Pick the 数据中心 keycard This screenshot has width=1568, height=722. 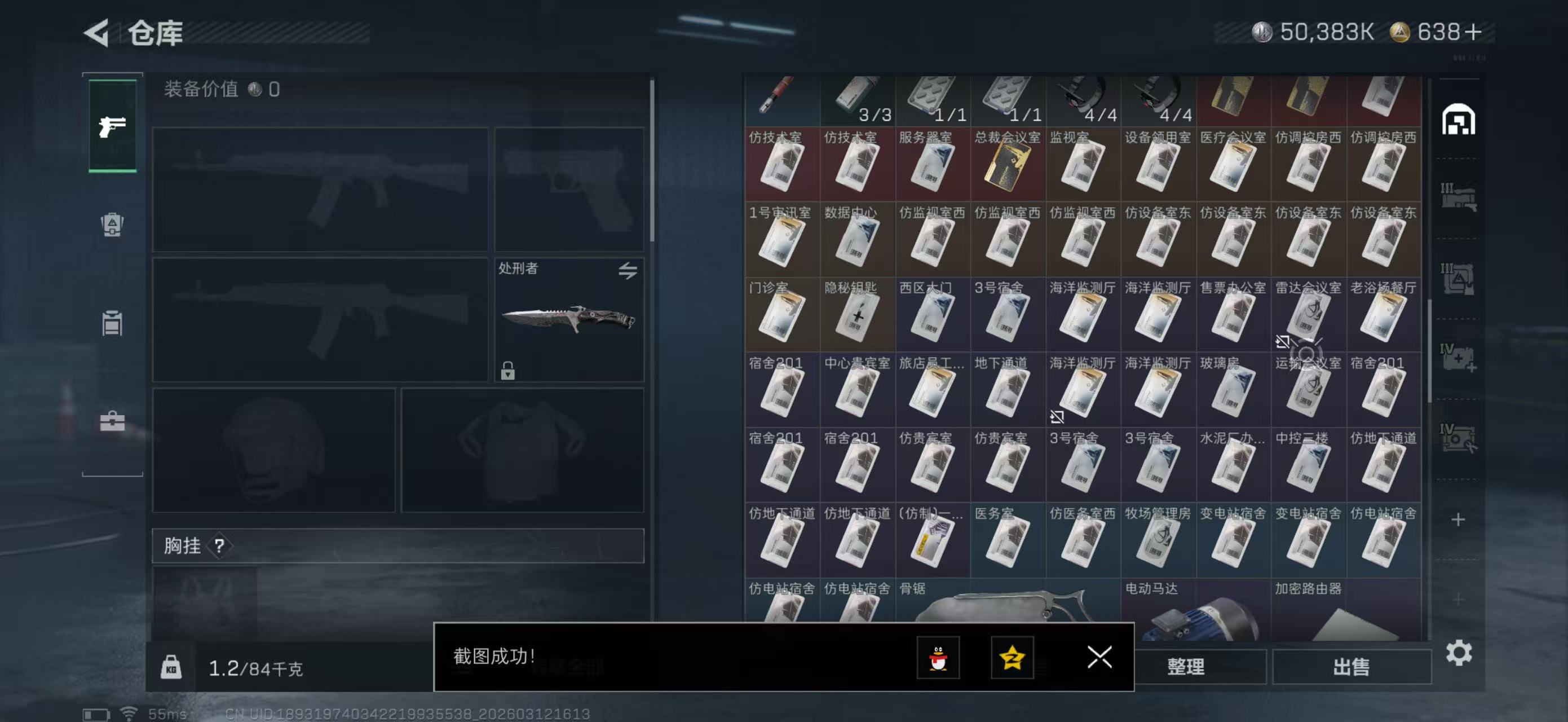857,240
